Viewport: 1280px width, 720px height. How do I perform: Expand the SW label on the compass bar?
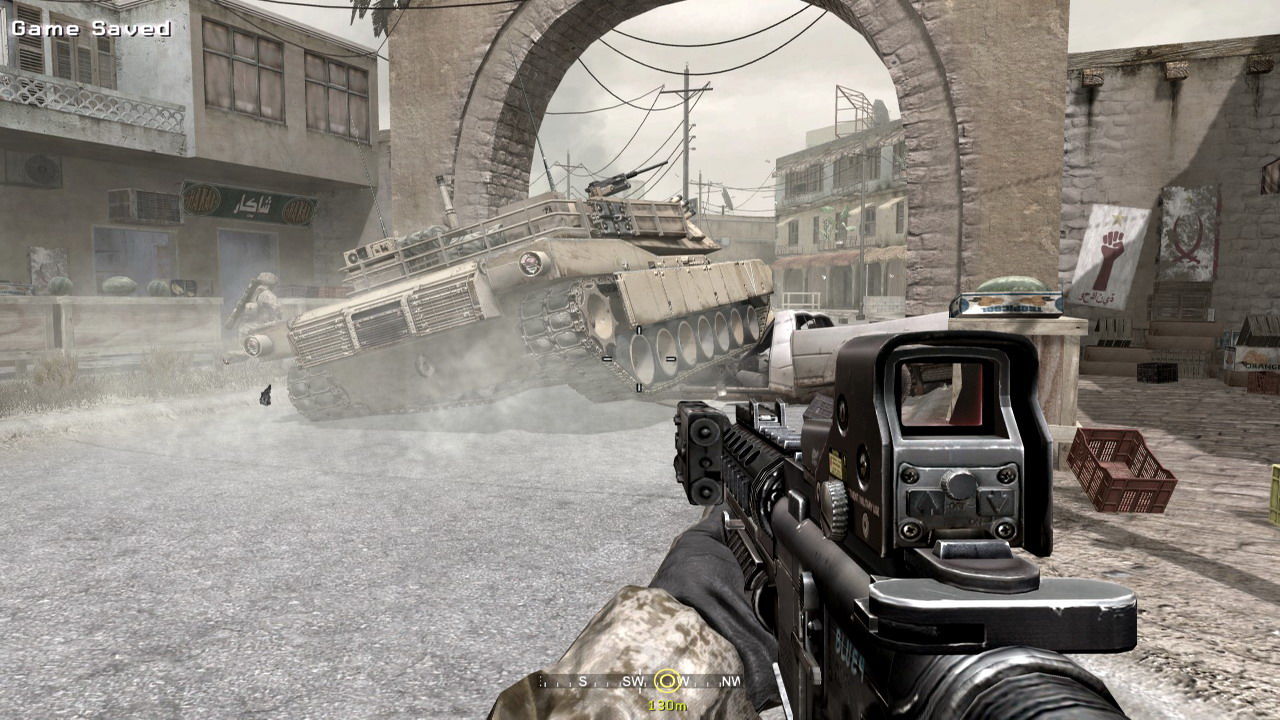click(633, 681)
